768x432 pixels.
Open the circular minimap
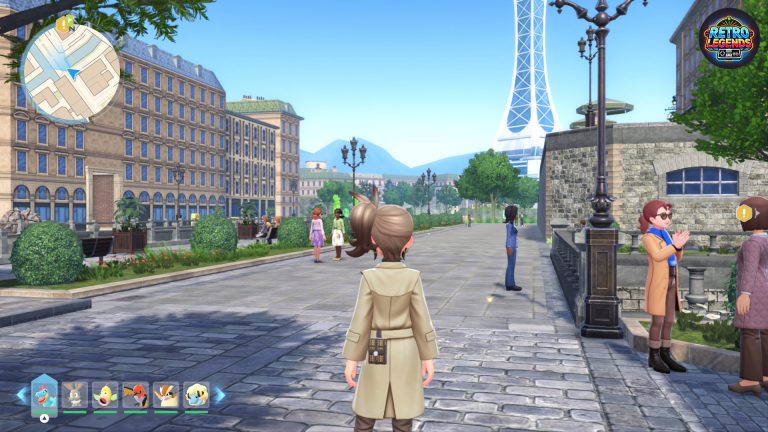(x=70, y=72)
